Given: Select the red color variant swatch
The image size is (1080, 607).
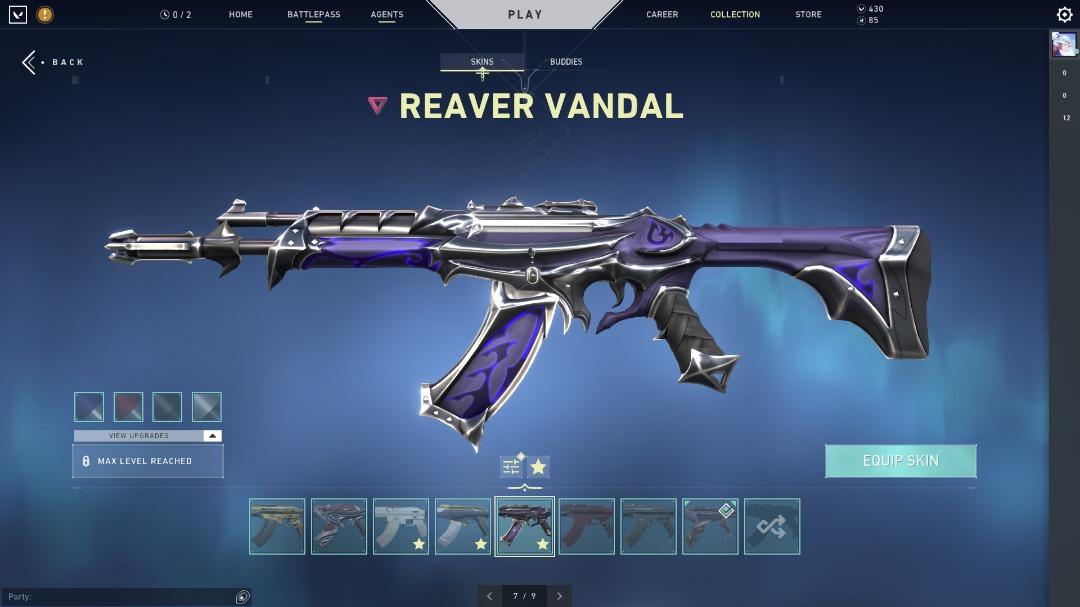Looking at the screenshot, I should click(x=128, y=407).
